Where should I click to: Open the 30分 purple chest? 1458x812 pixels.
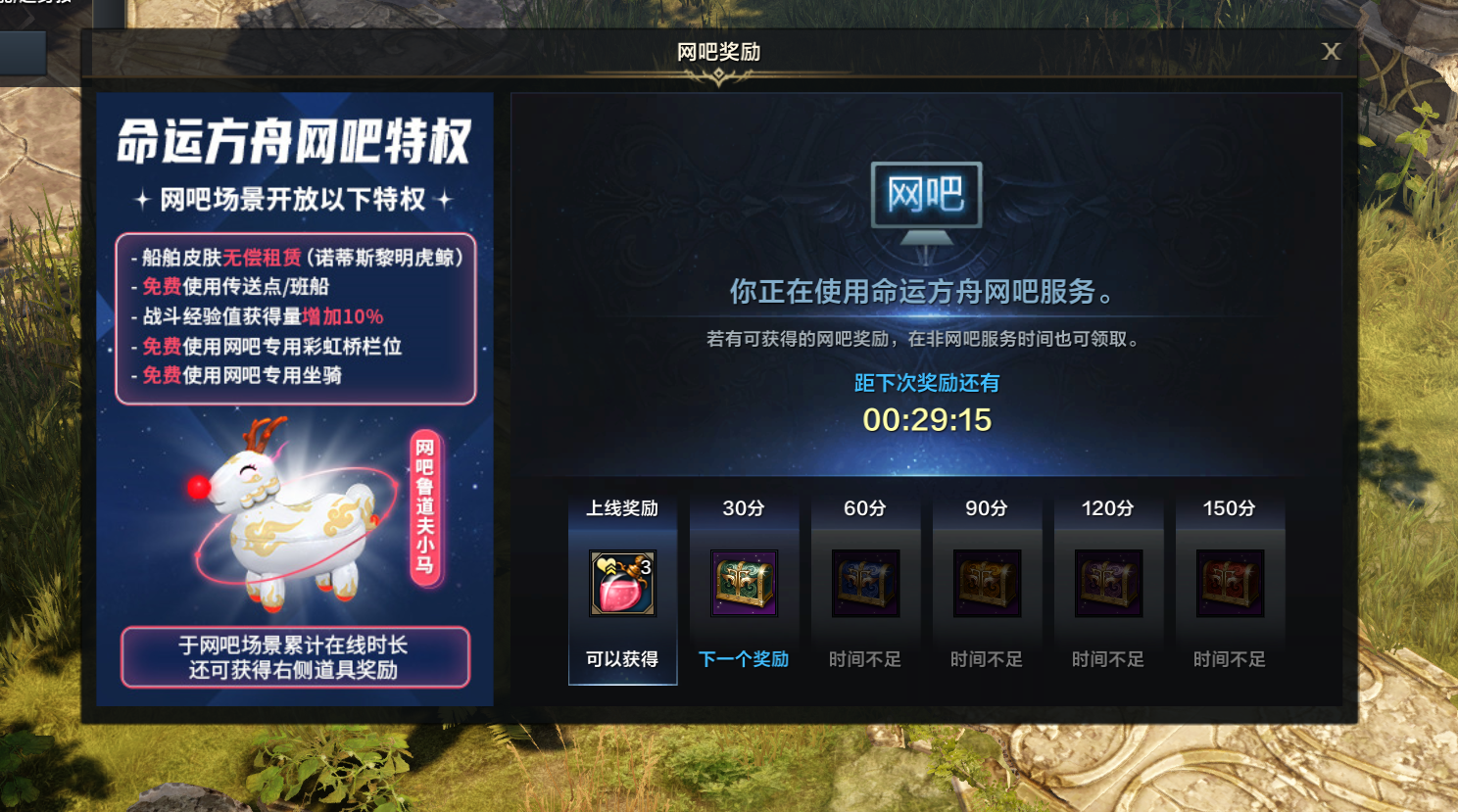click(x=744, y=582)
